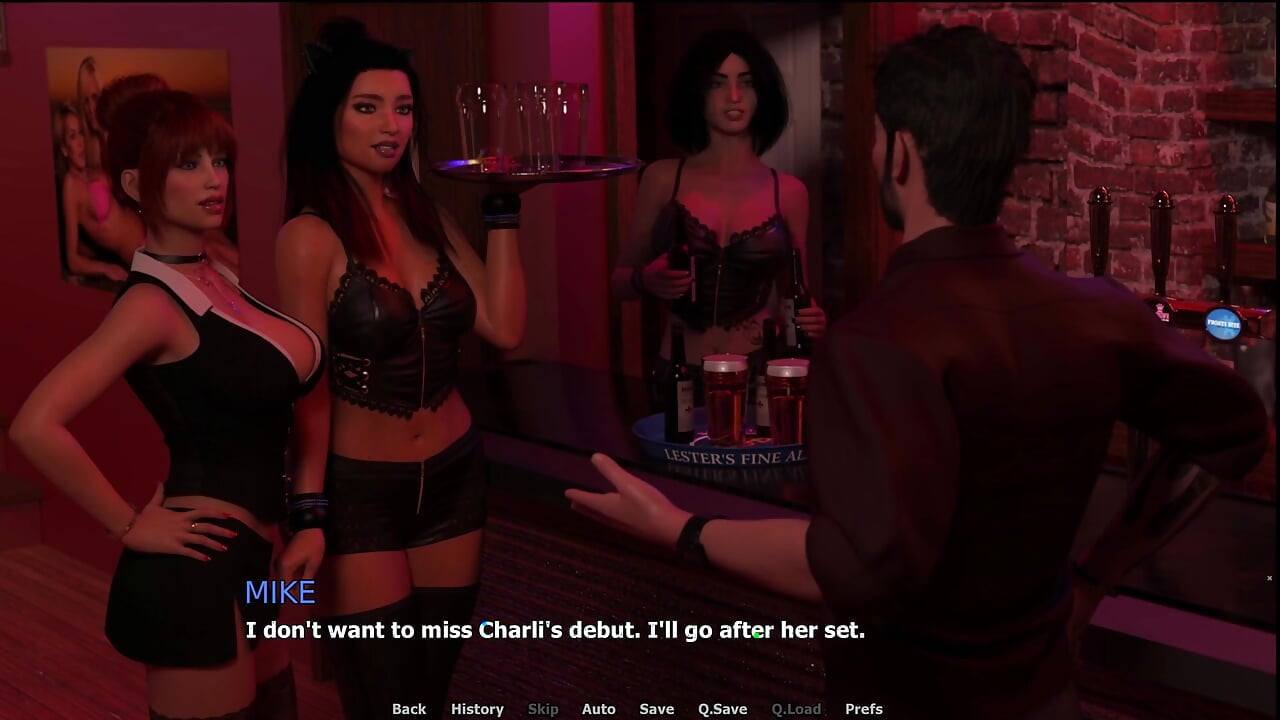Screen dimensions: 1280x720
Task: Perform a Q.Save quick save
Action: click(721, 708)
